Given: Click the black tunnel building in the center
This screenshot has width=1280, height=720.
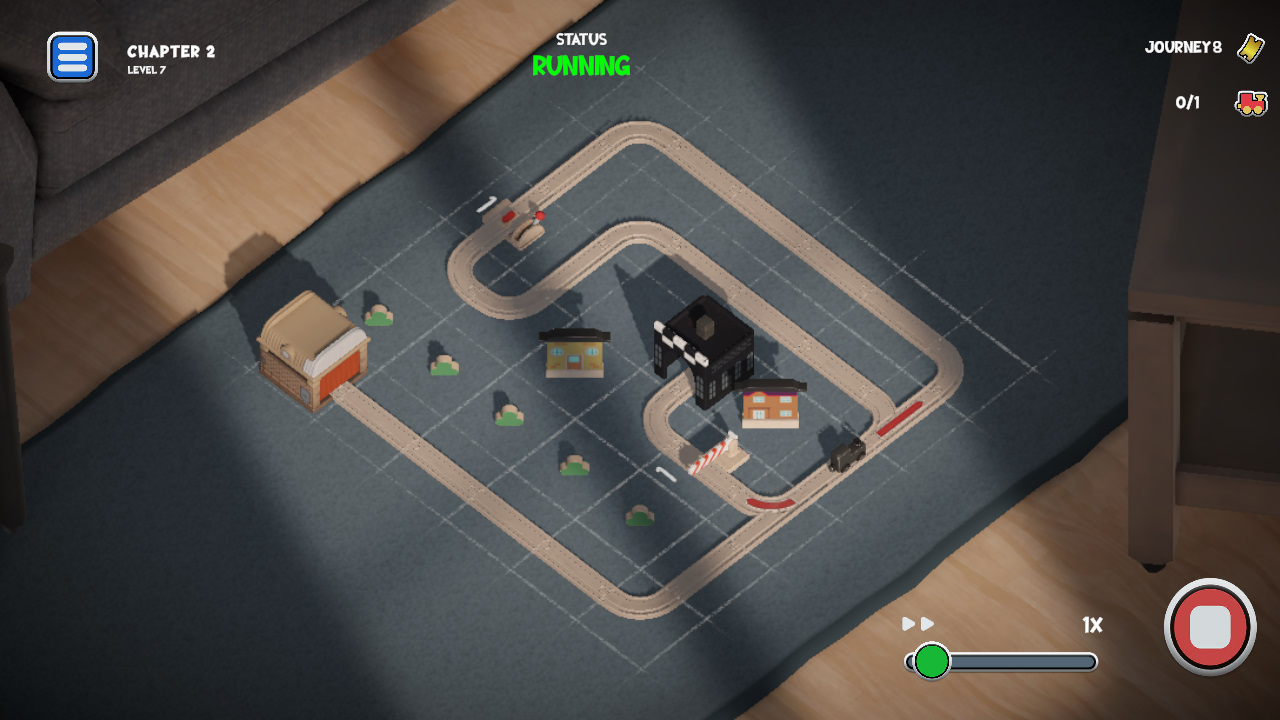Looking at the screenshot, I should 706,350.
